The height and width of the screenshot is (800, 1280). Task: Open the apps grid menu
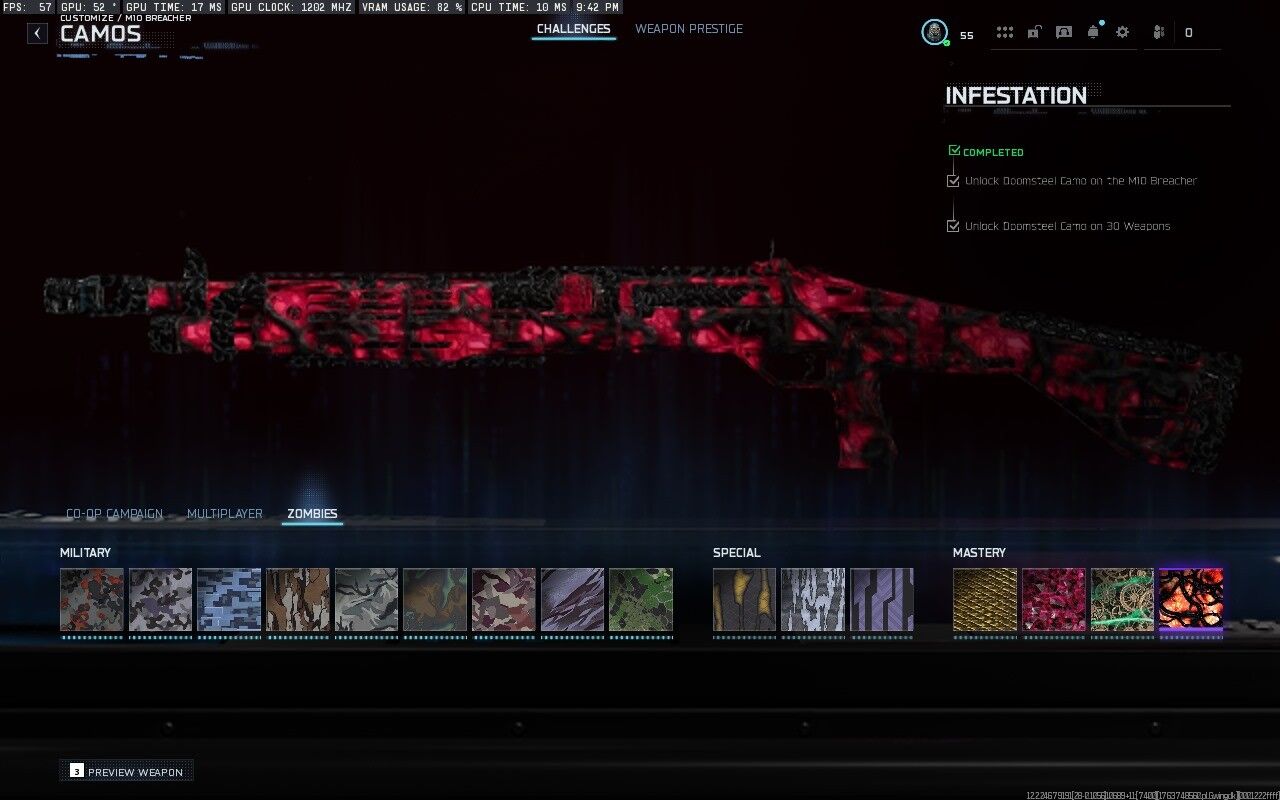click(1005, 31)
